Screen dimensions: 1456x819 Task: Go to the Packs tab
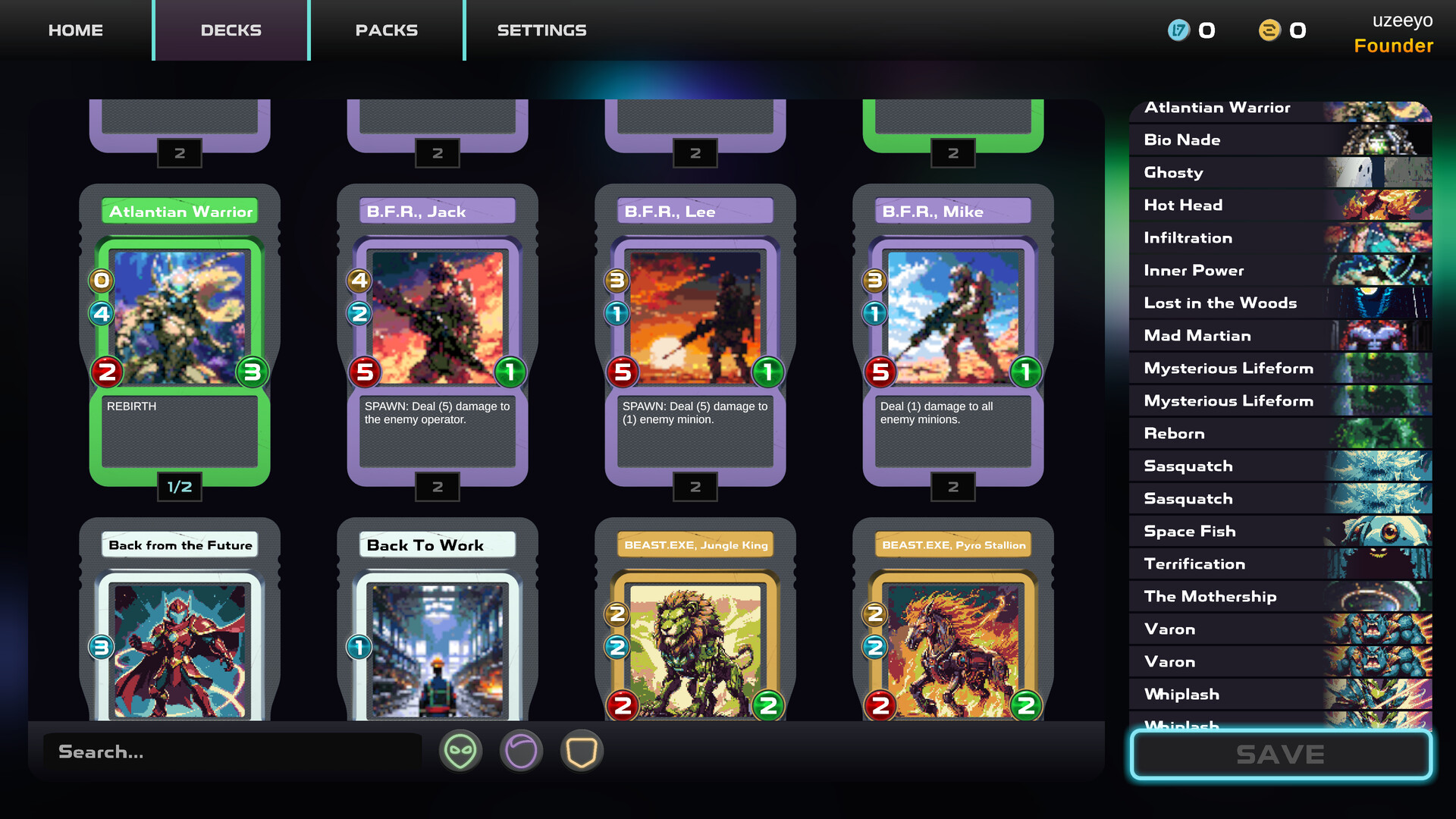387,30
